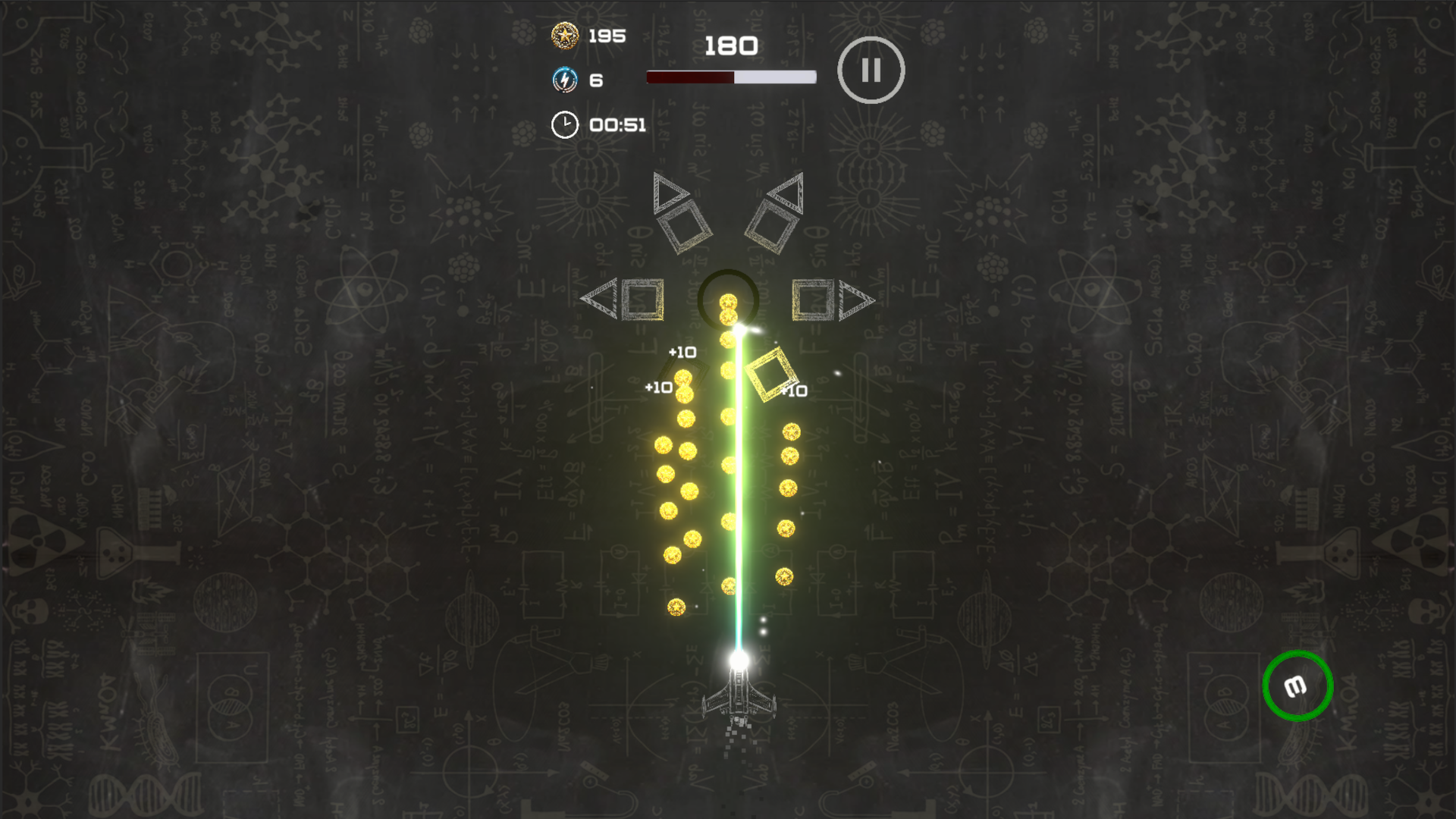Select the score value 180
Screen dimensions: 1456x819
[730, 46]
